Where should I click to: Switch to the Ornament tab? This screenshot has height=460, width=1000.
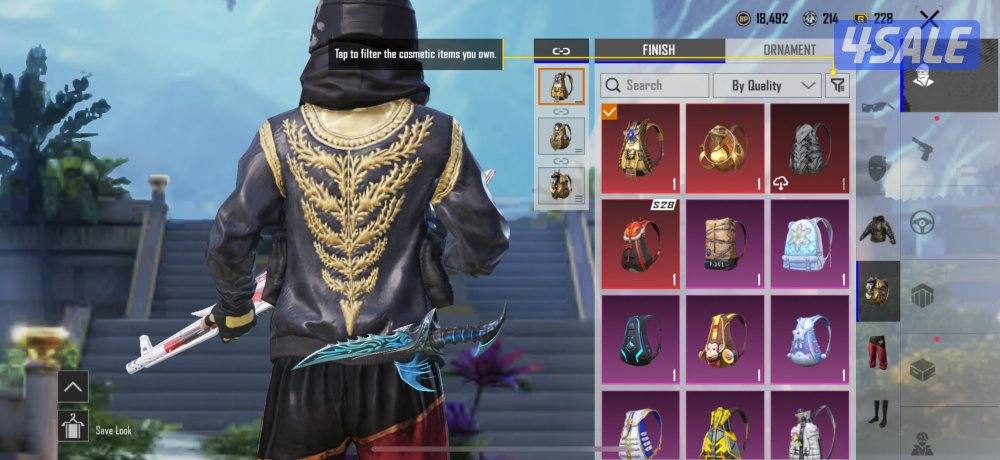pos(789,49)
